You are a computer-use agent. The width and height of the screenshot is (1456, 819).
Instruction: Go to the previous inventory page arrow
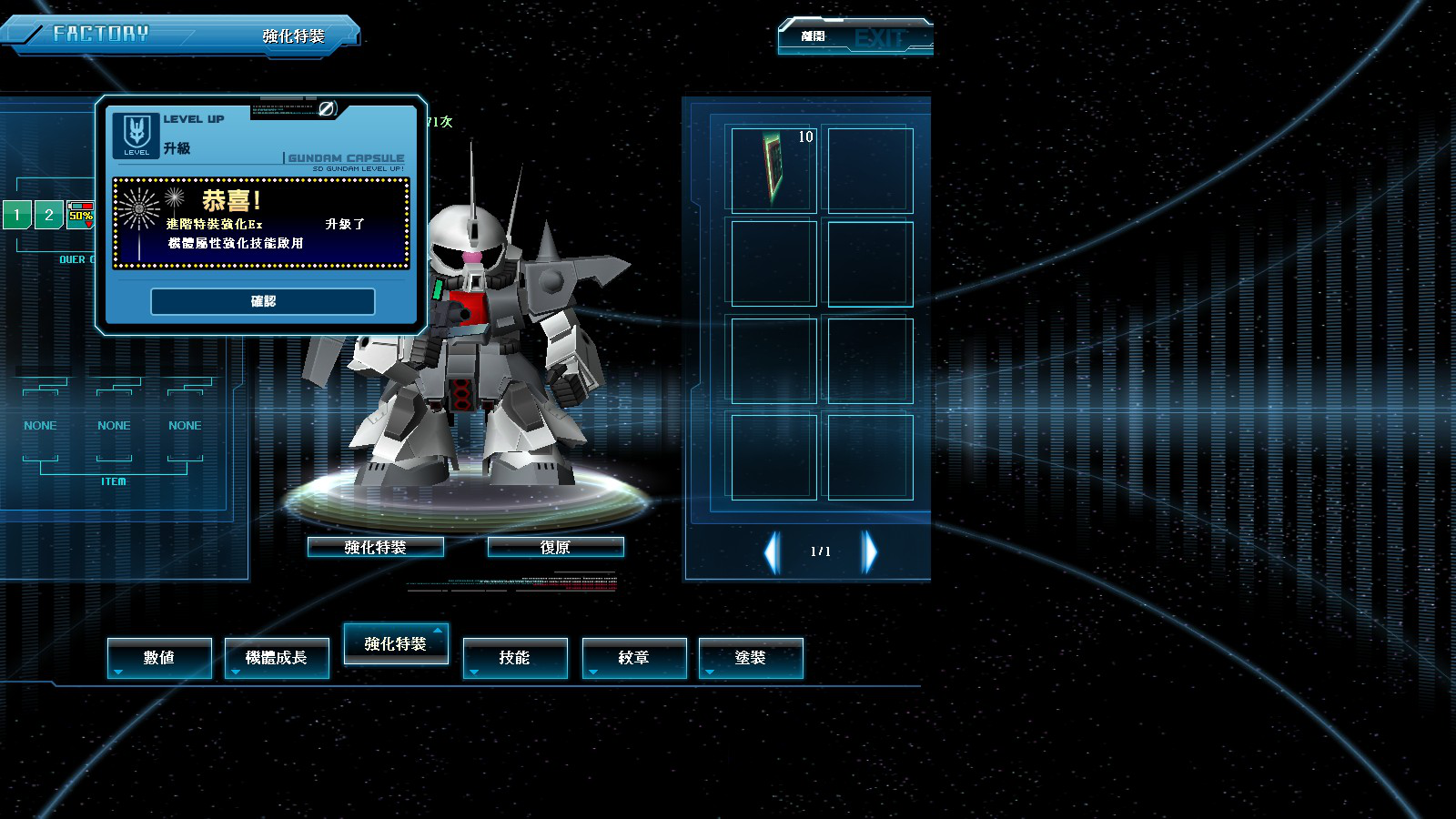click(773, 551)
